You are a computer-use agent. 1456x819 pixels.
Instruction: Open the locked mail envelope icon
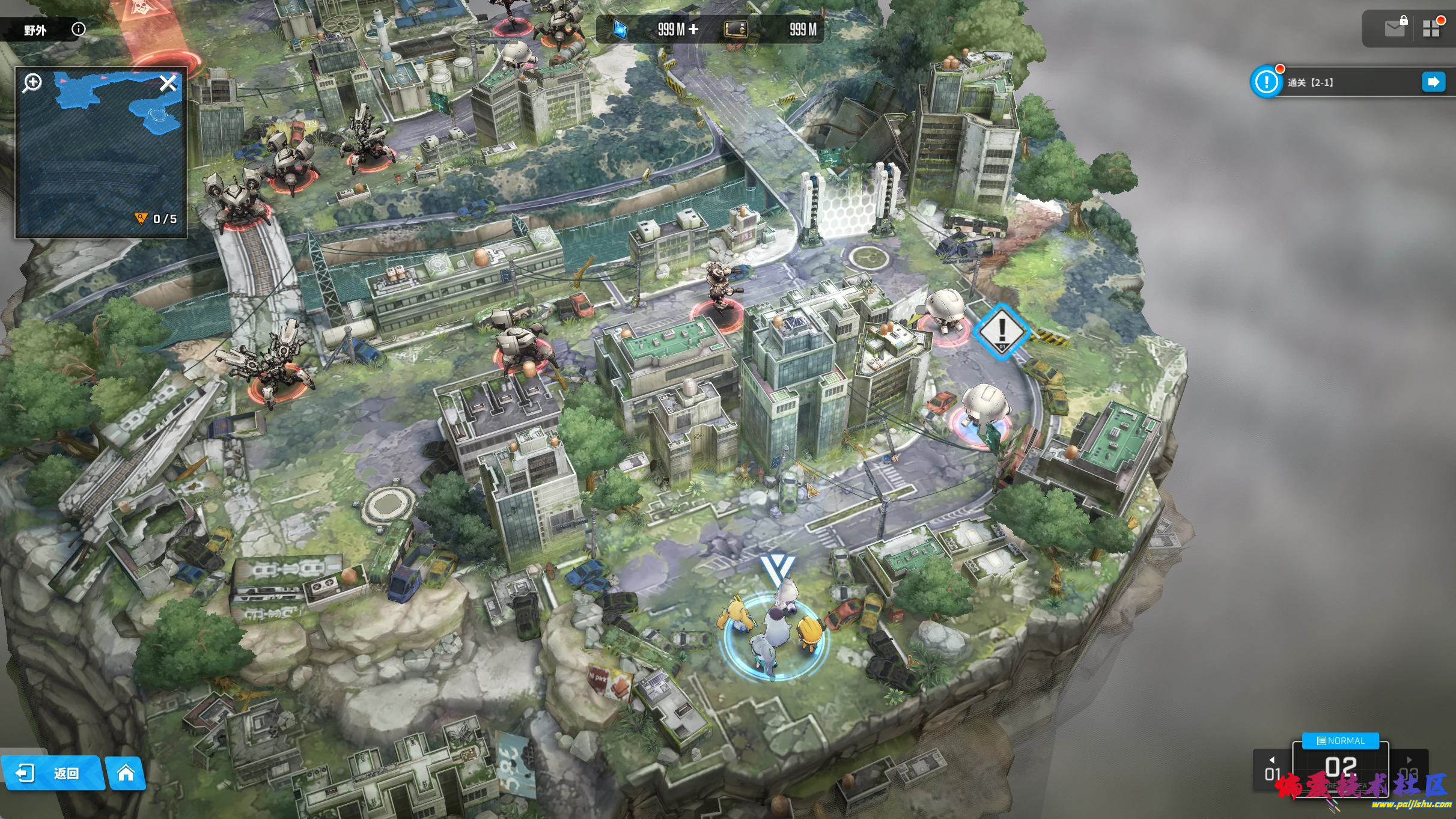click(x=1395, y=28)
